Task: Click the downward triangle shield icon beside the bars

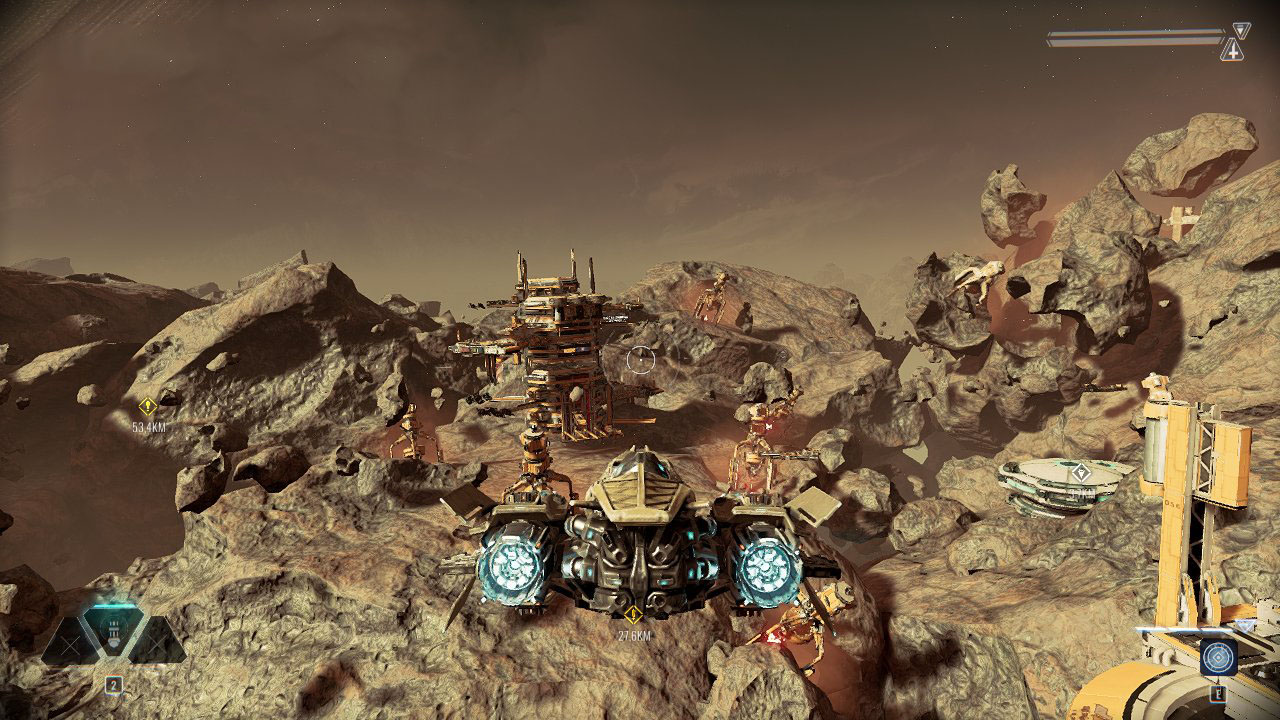Action: click(1241, 30)
